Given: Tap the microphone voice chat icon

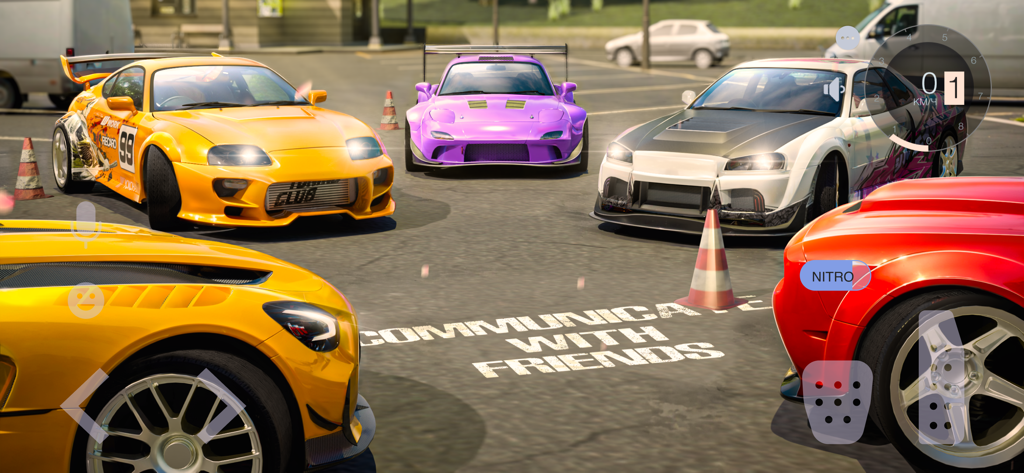Looking at the screenshot, I should tap(86, 222).
